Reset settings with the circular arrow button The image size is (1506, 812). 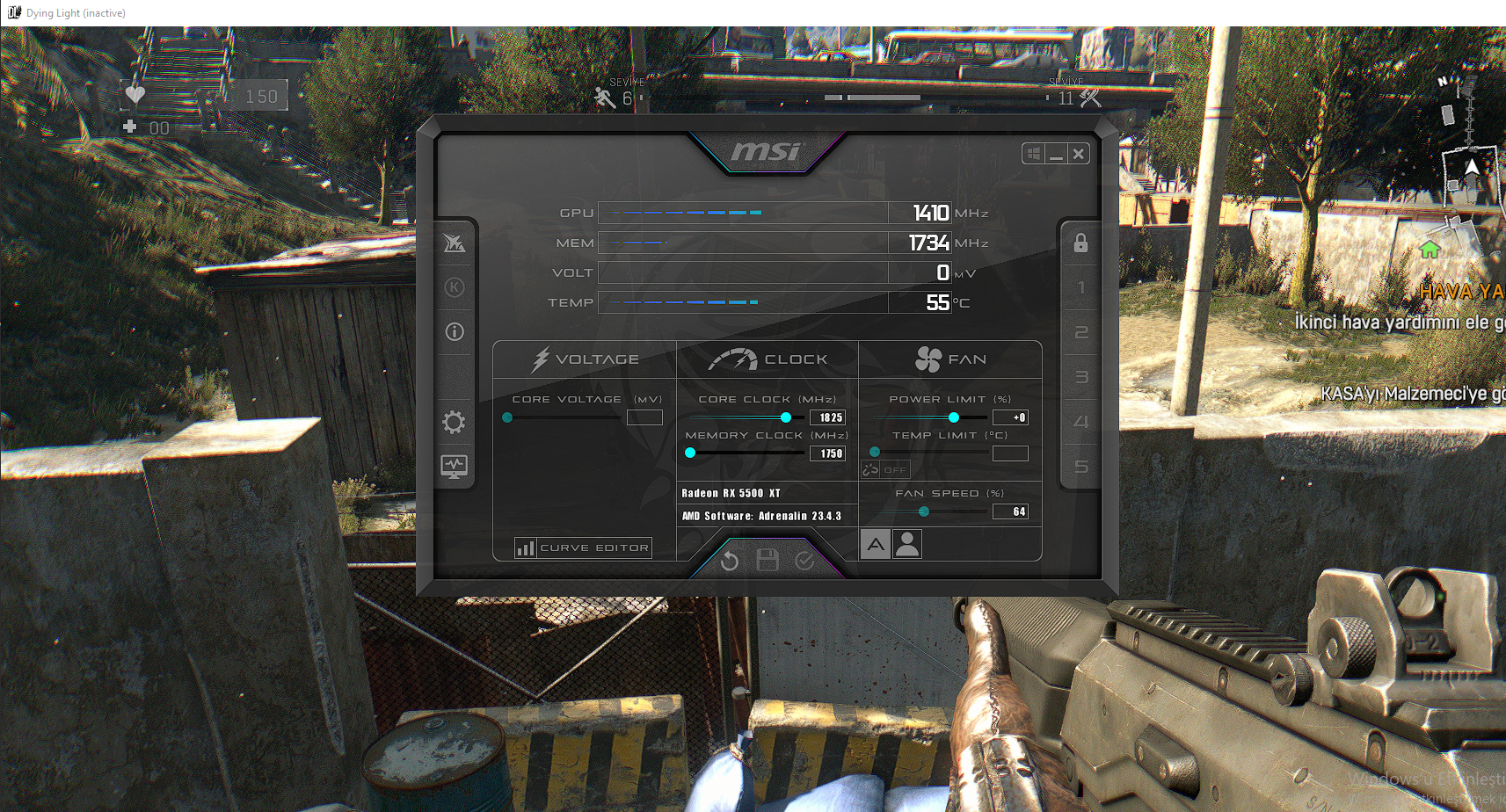[730, 561]
